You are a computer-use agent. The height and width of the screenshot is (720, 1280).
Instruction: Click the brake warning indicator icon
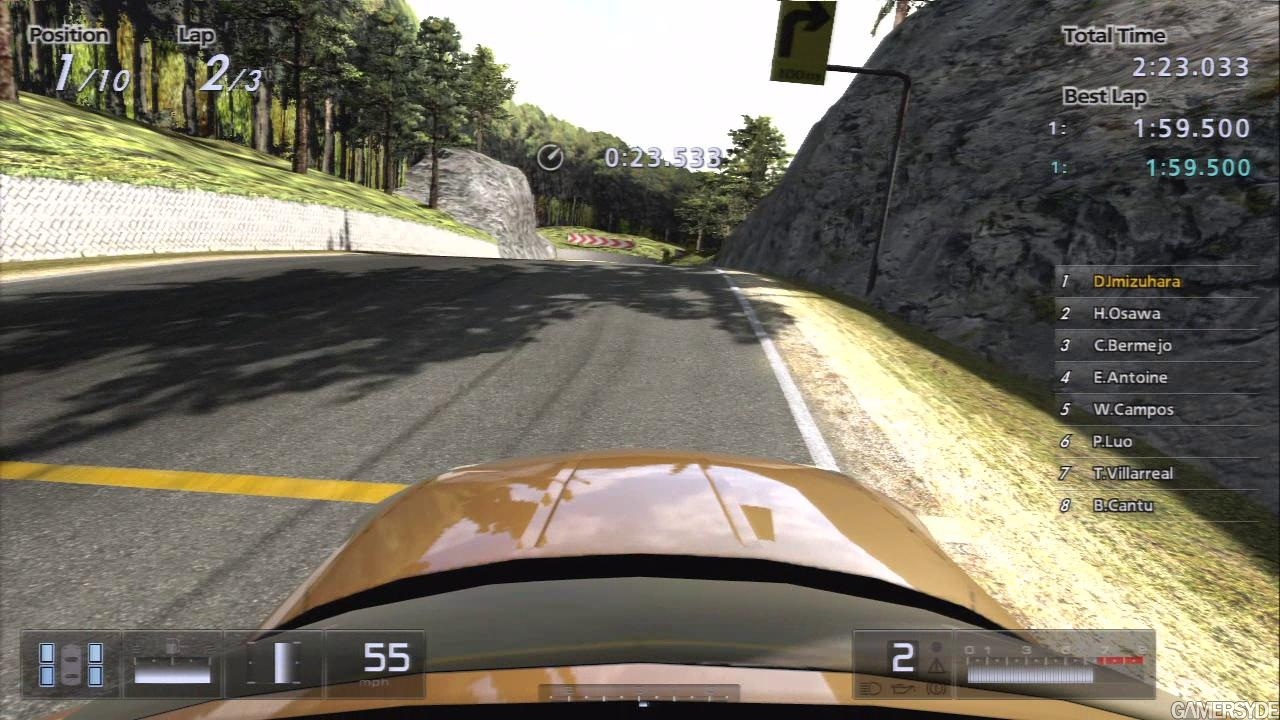pyautogui.click(x=937, y=688)
